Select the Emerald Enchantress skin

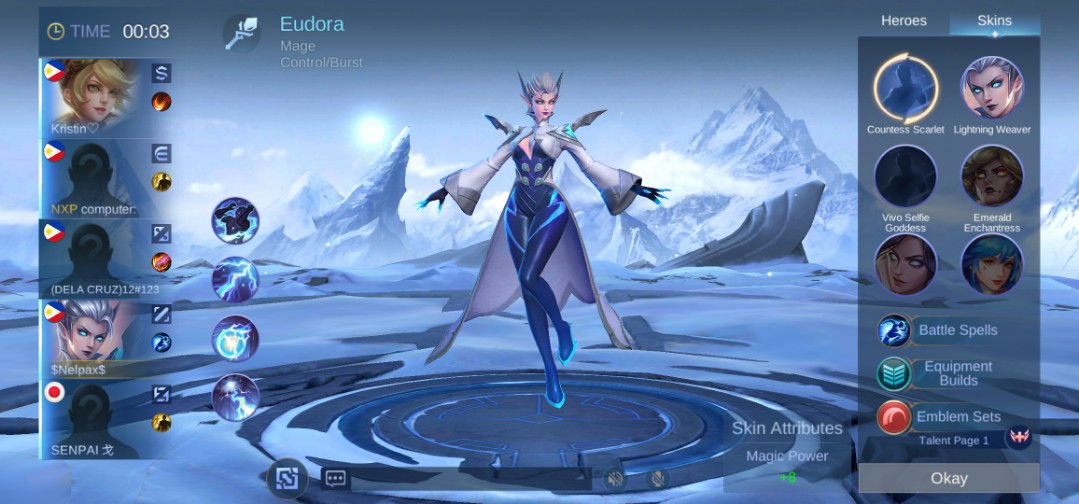pyautogui.click(x=992, y=177)
